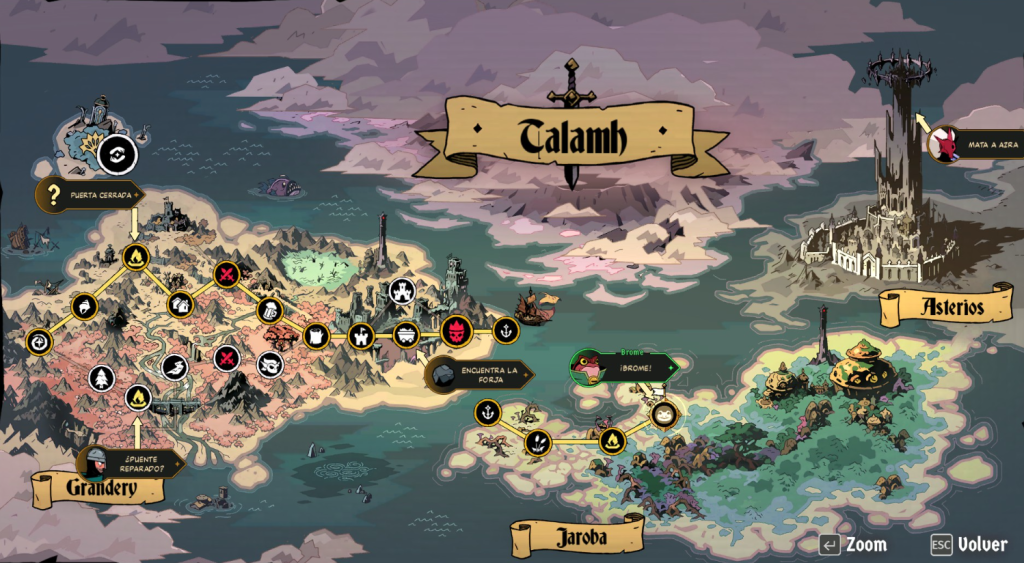Pick the anchor node on Jaroba island
1024x563 pixels.
(x=487, y=412)
